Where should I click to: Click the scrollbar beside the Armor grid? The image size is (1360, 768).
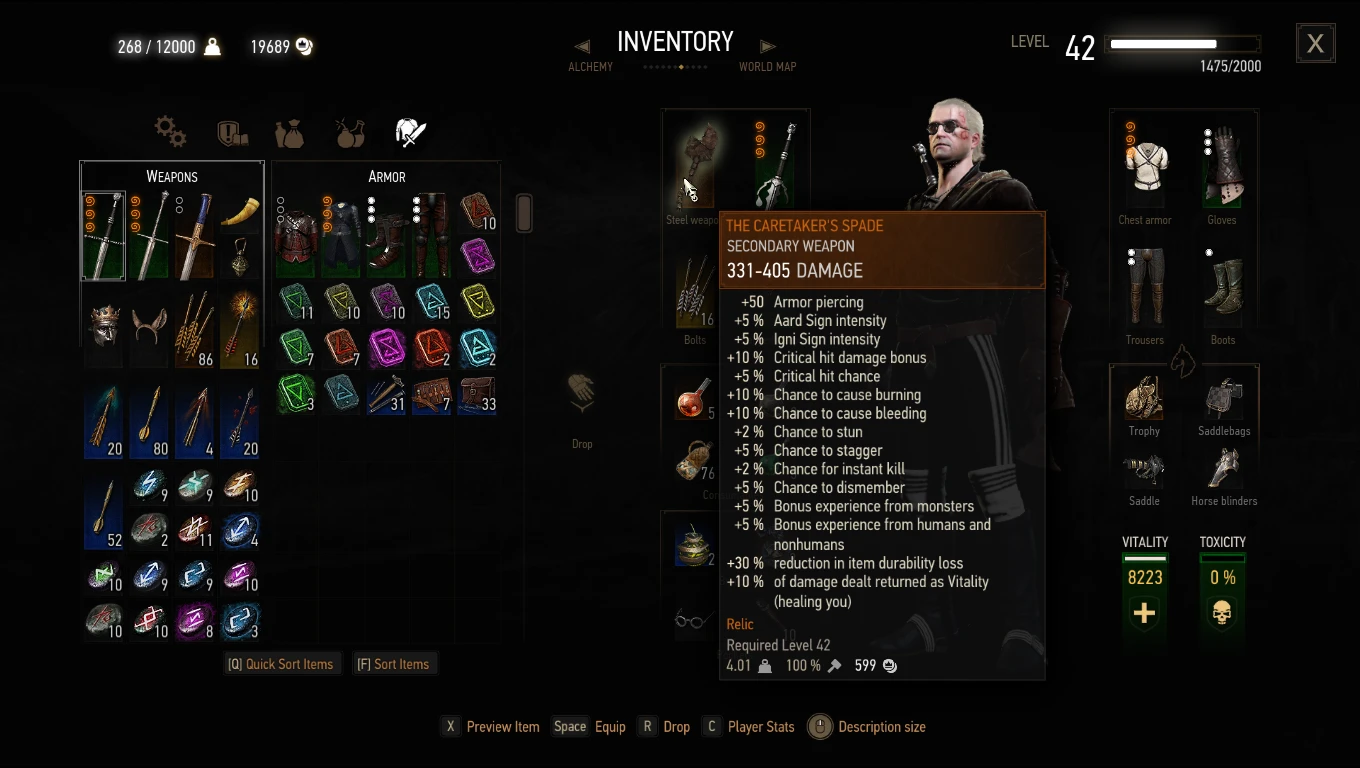(524, 212)
